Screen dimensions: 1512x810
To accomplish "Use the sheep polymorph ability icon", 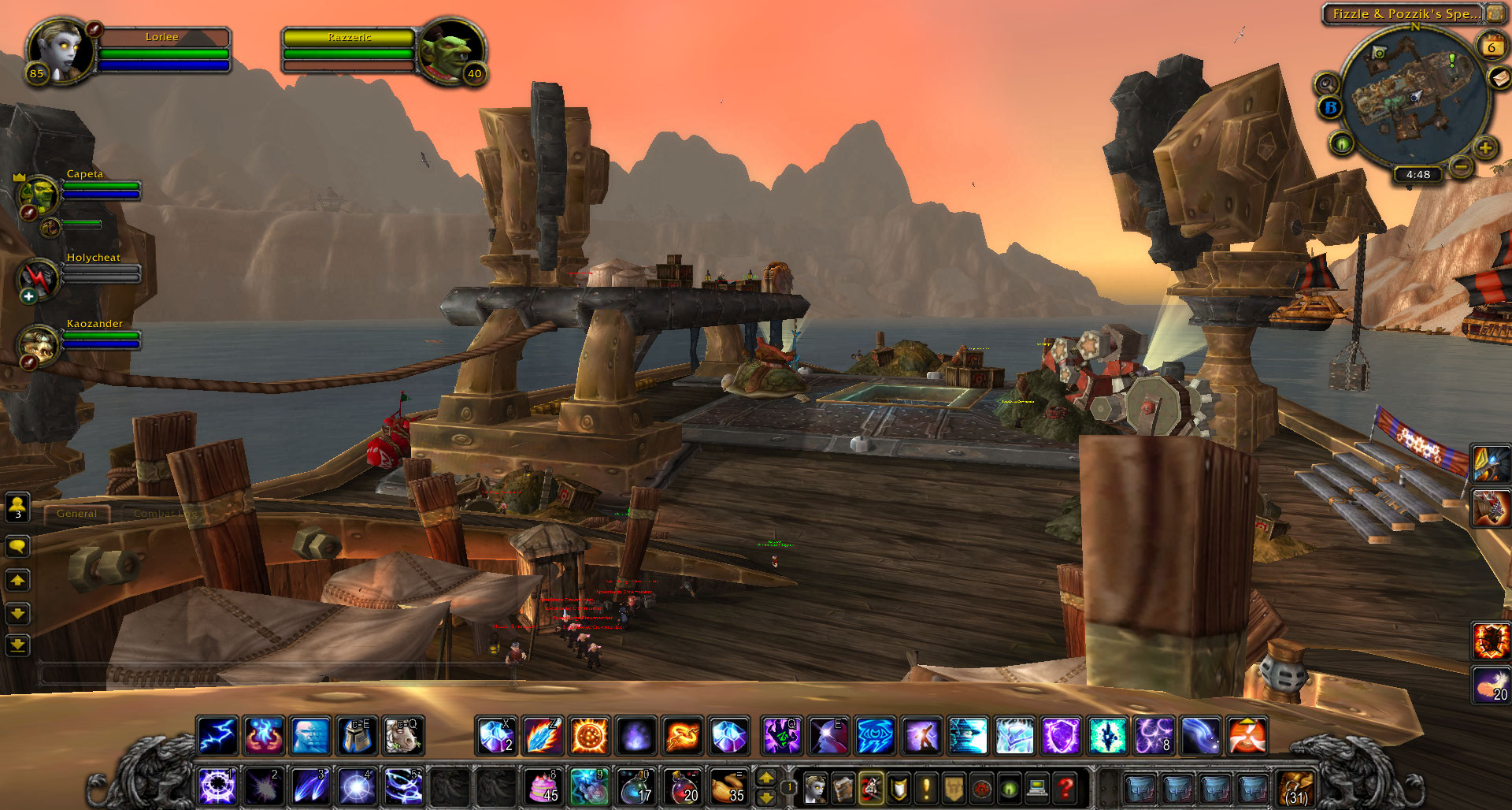I will (404, 735).
